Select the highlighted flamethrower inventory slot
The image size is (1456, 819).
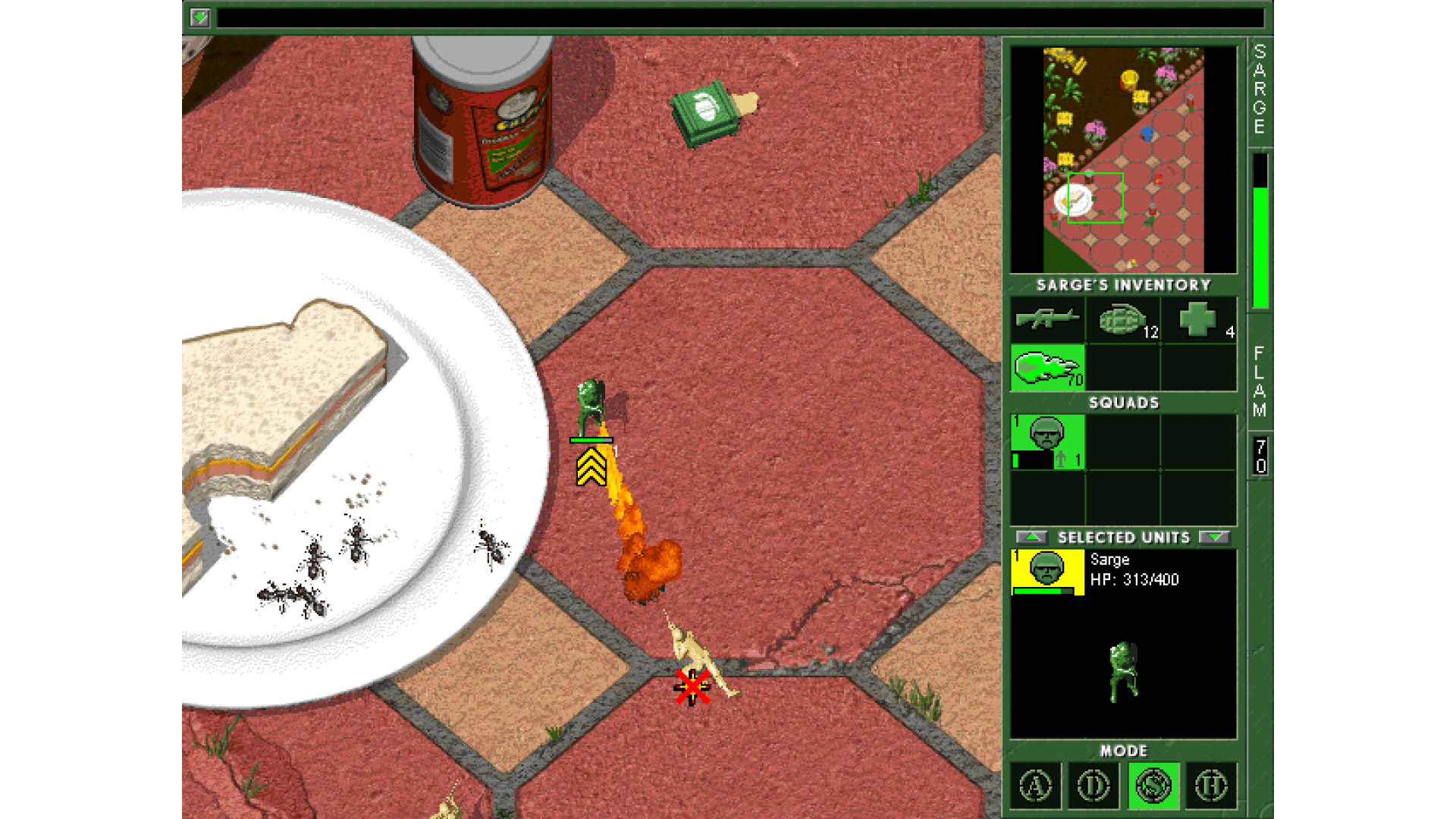point(1047,369)
